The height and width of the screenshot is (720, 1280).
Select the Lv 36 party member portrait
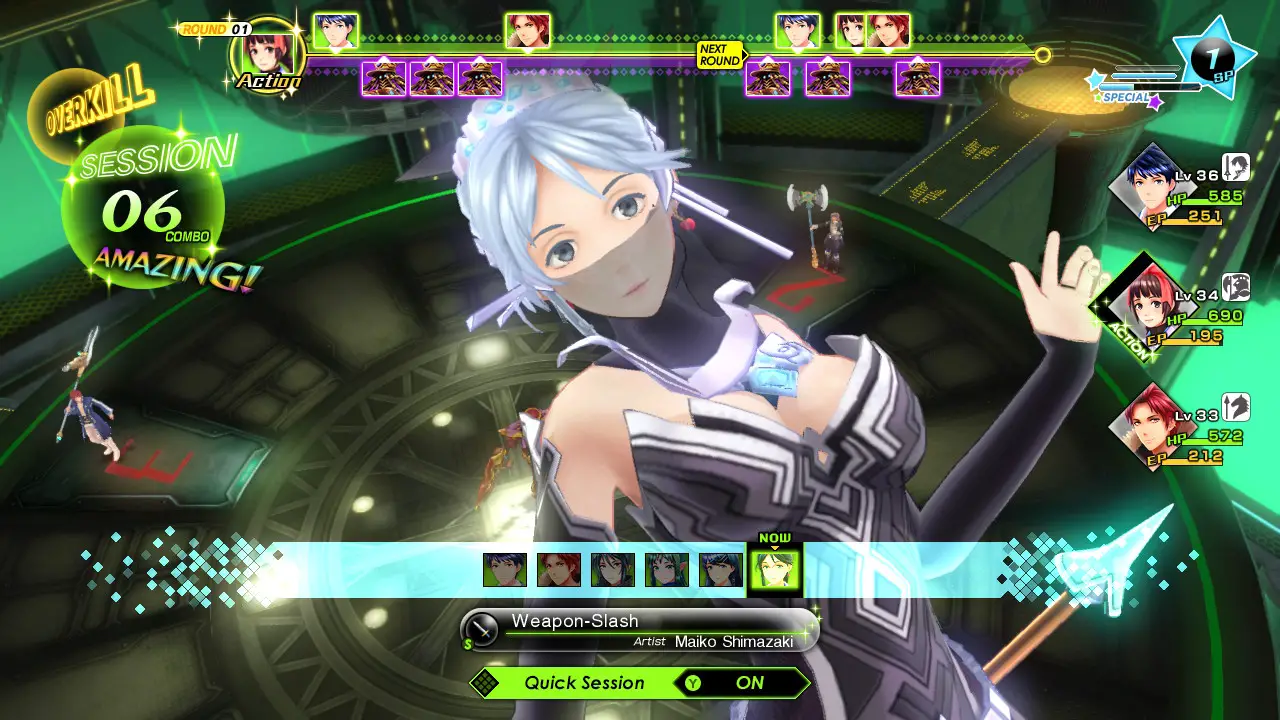point(1150,187)
